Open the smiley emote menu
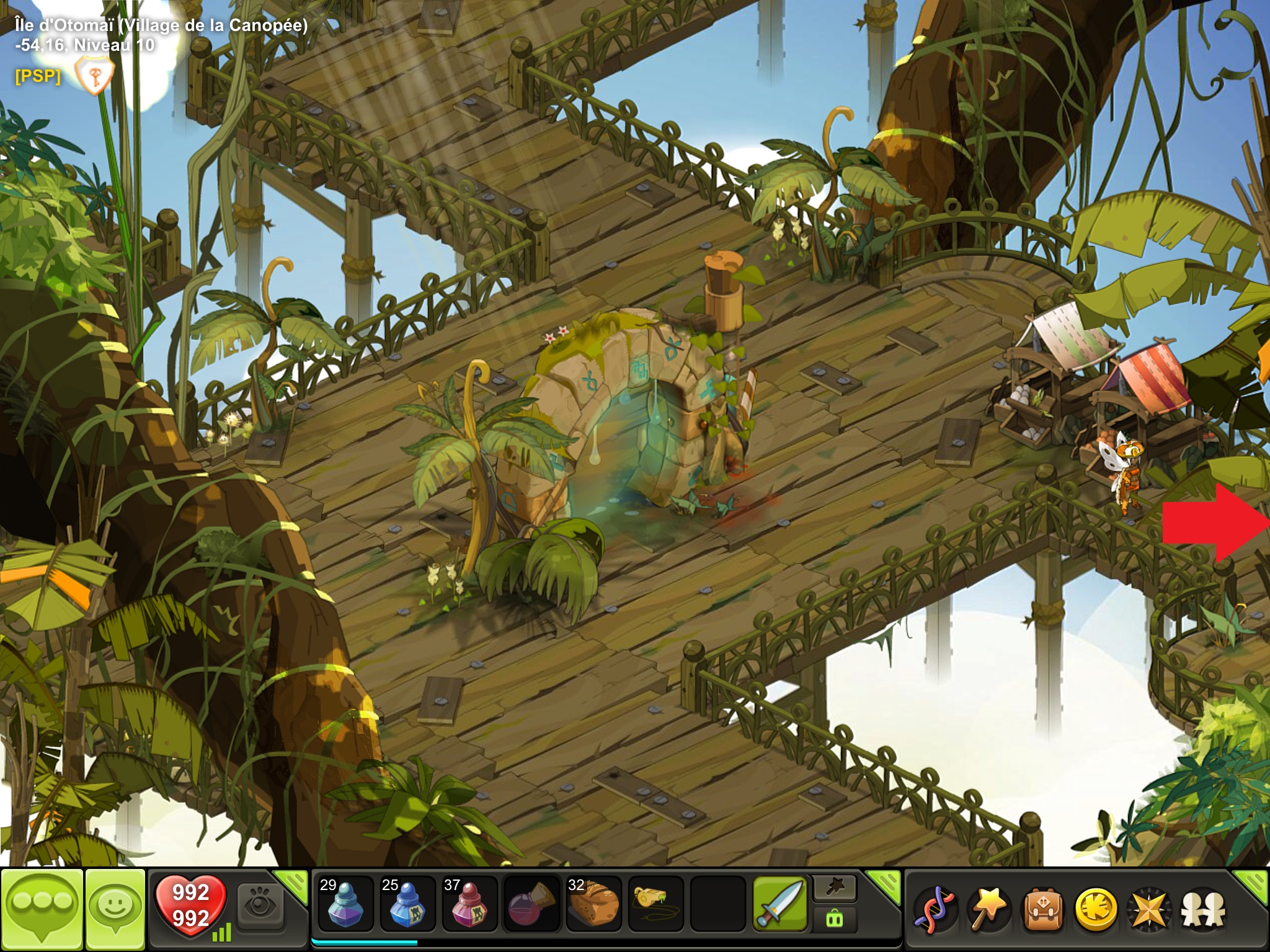This screenshot has width=1270, height=952. point(115,909)
